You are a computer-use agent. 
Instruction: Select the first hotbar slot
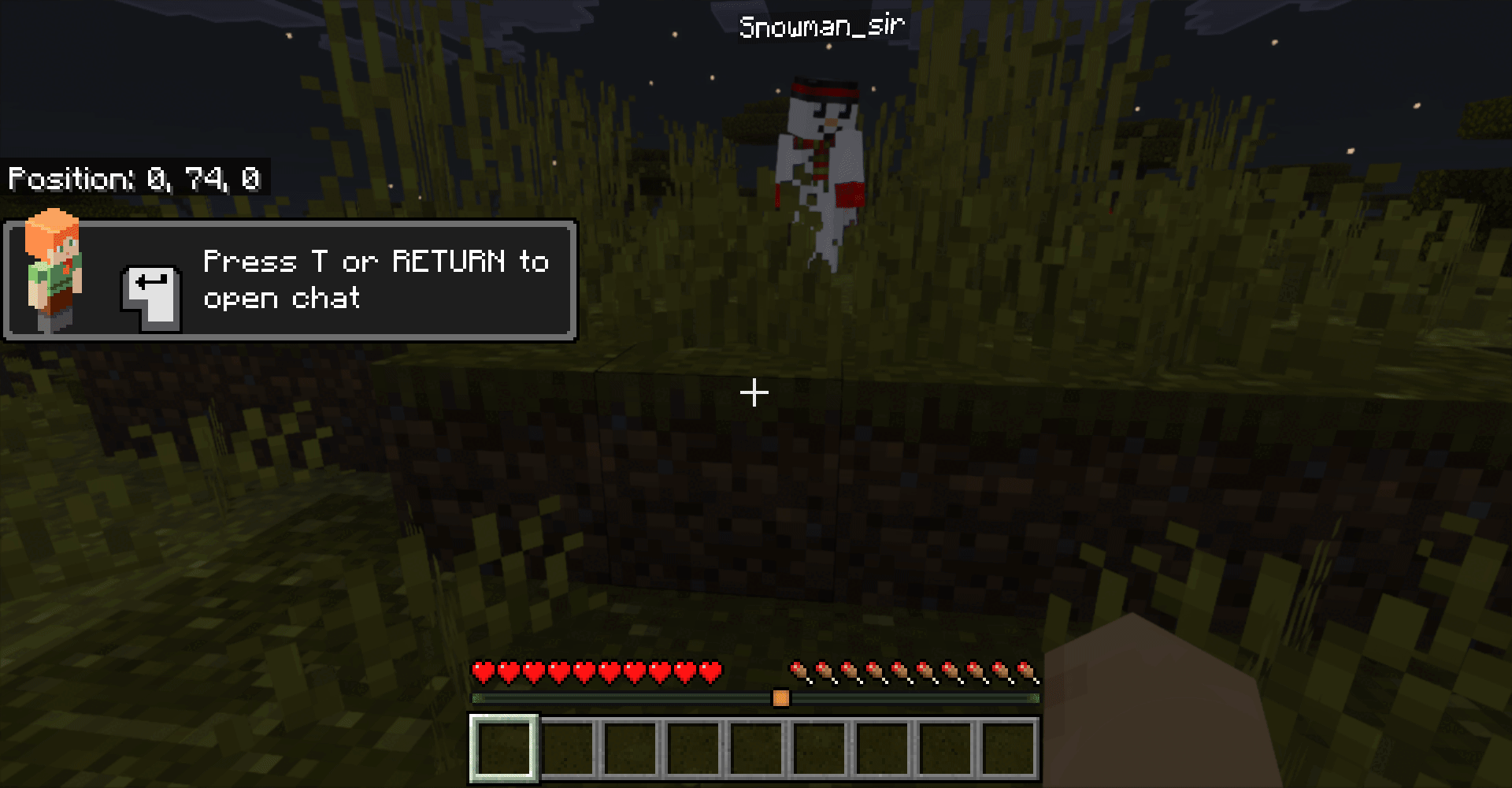[502, 747]
